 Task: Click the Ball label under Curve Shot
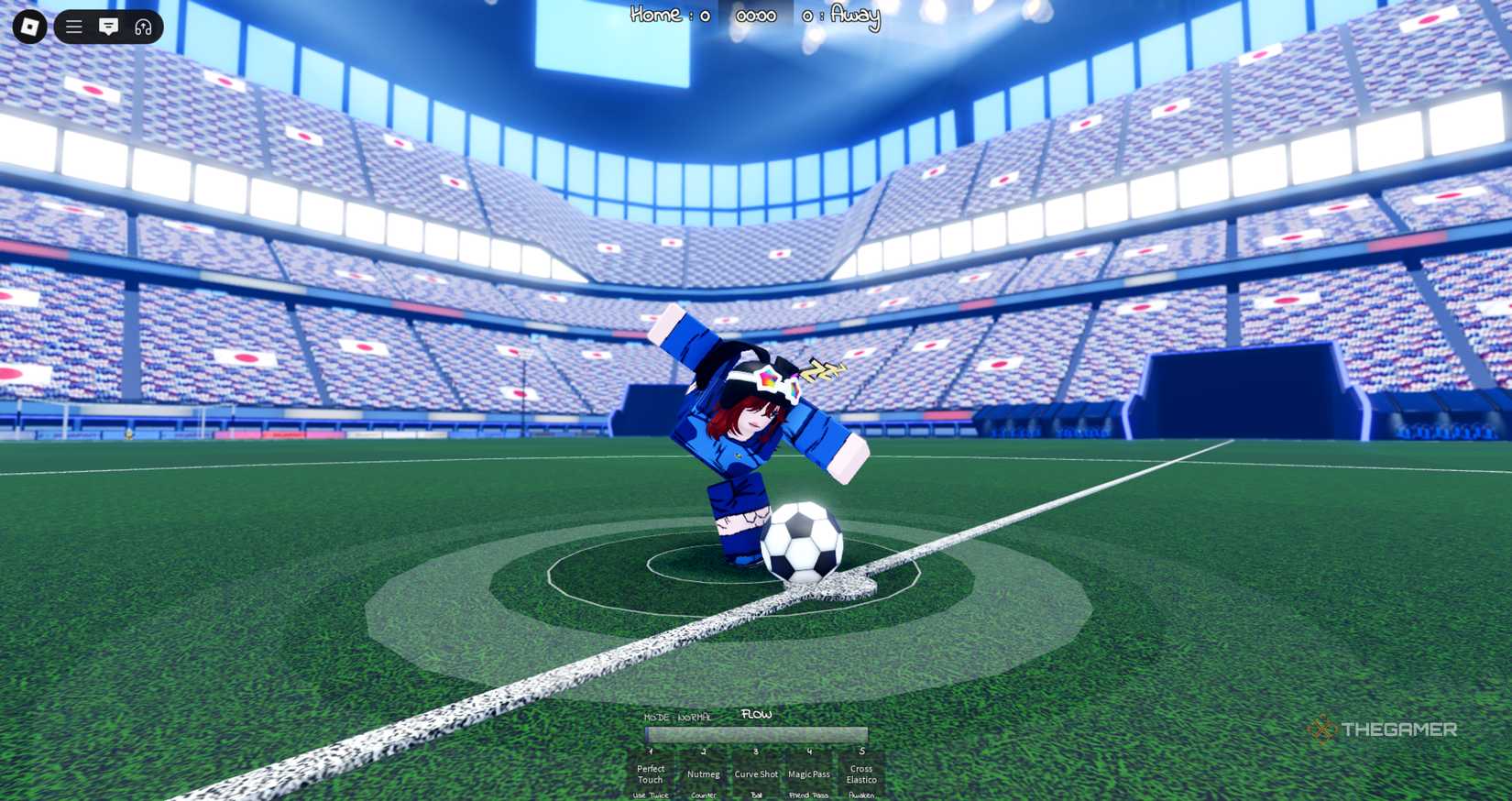coord(756,795)
